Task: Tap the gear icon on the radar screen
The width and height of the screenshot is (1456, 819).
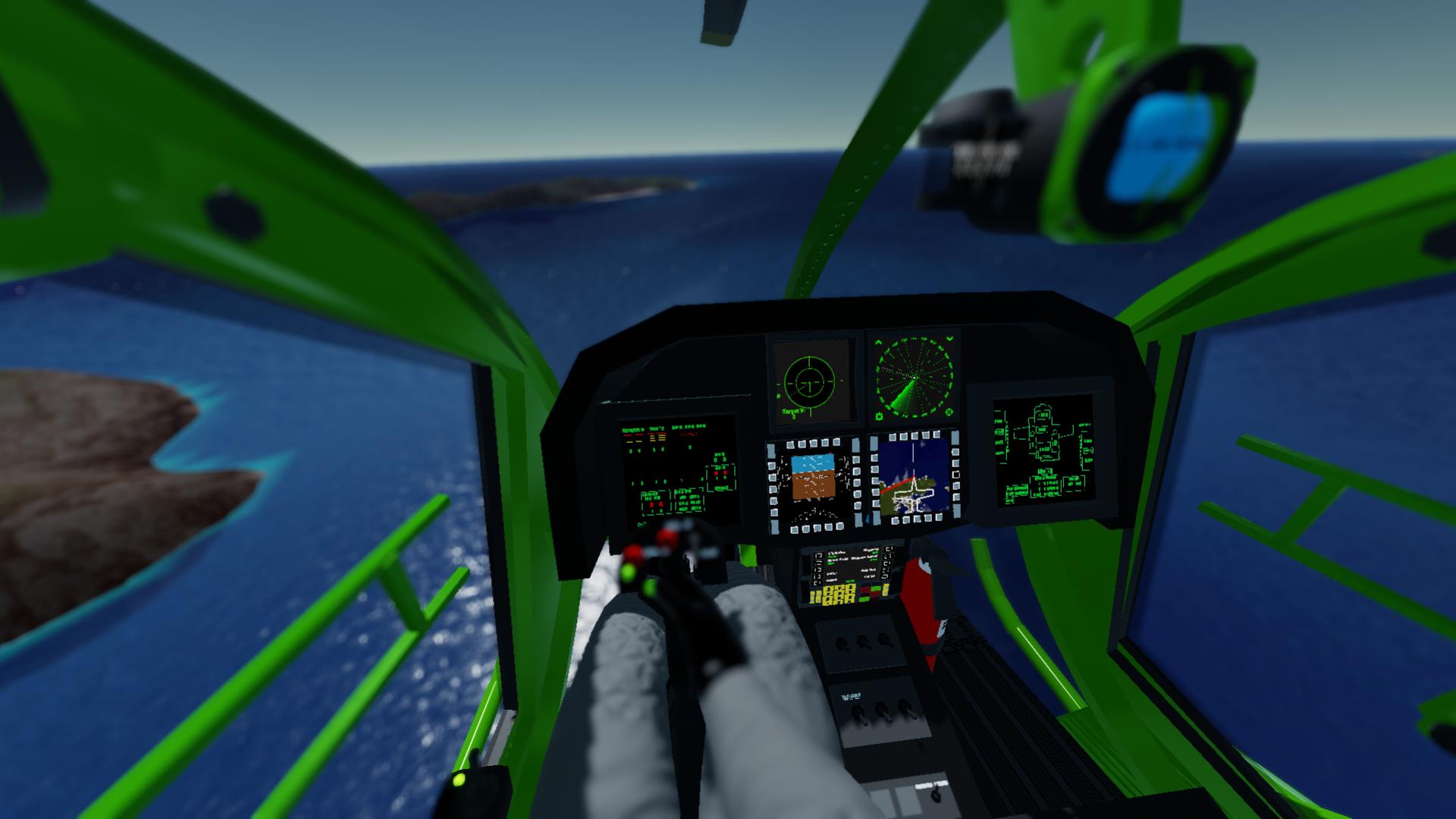Action: coord(880,415)
